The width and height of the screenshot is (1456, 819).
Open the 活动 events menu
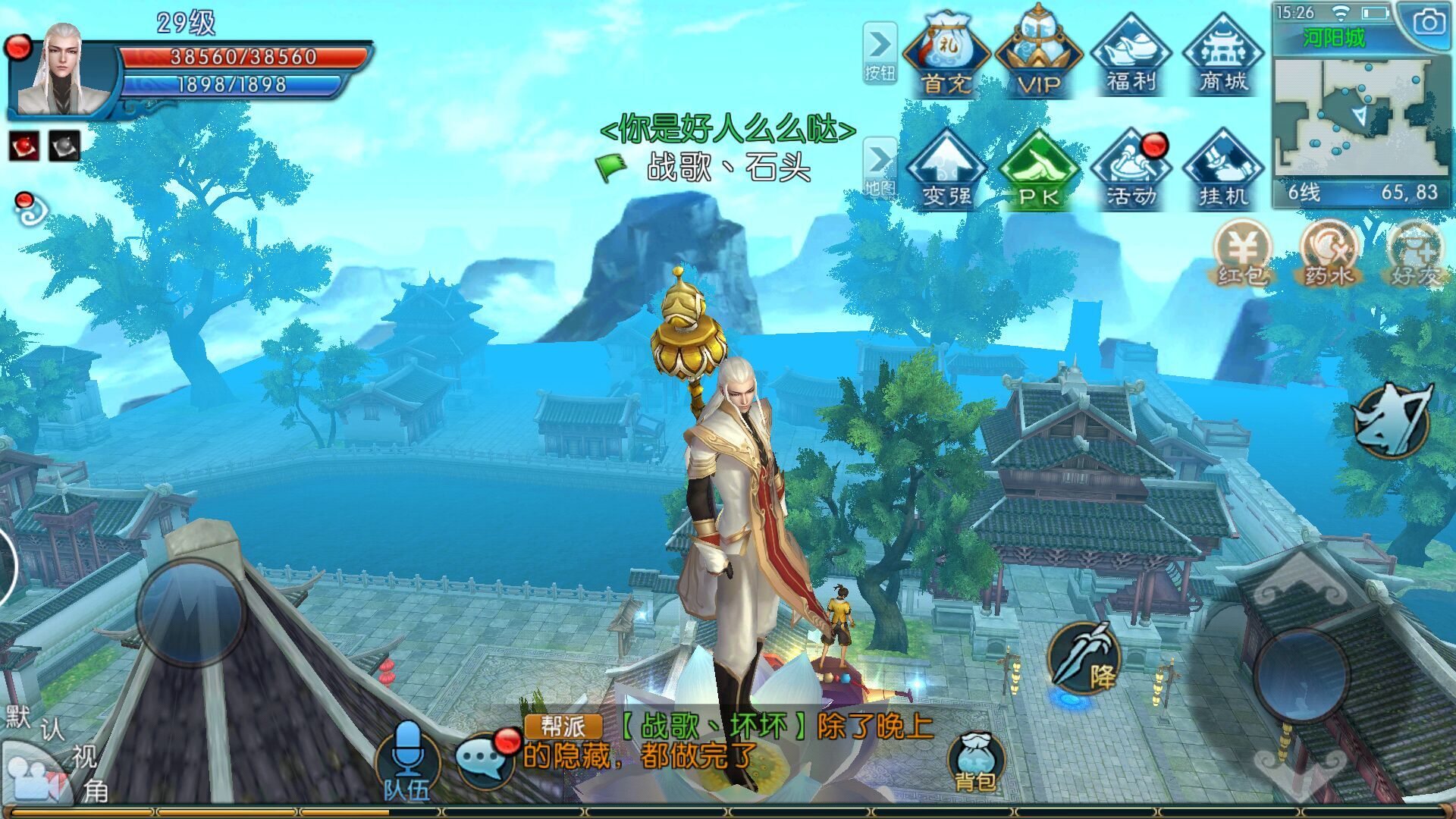click(1131, 170)
